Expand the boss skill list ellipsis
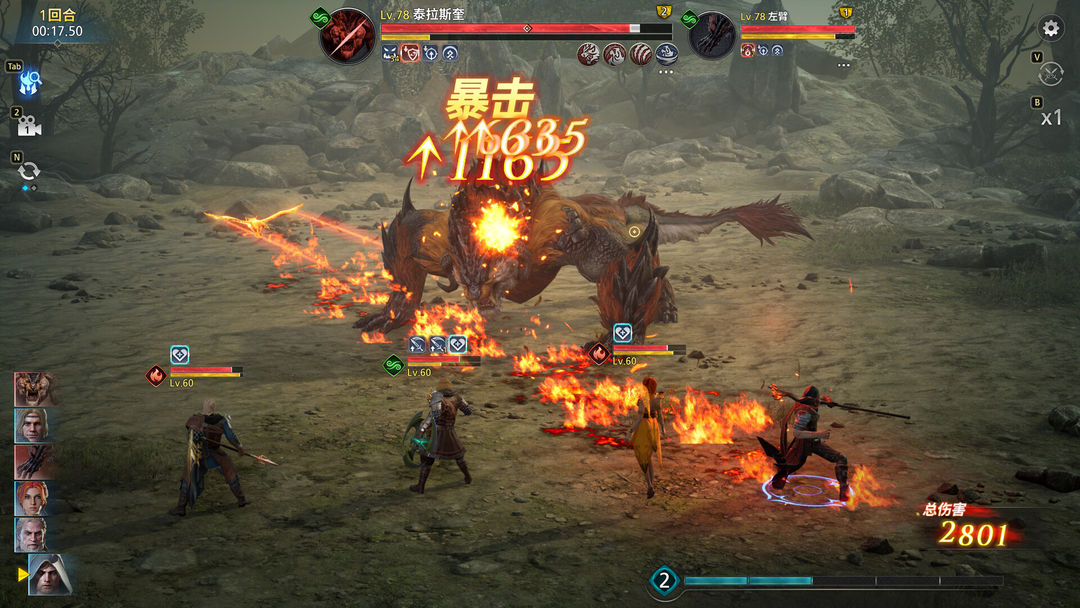 pyautogui.click(x=666, y=72)
